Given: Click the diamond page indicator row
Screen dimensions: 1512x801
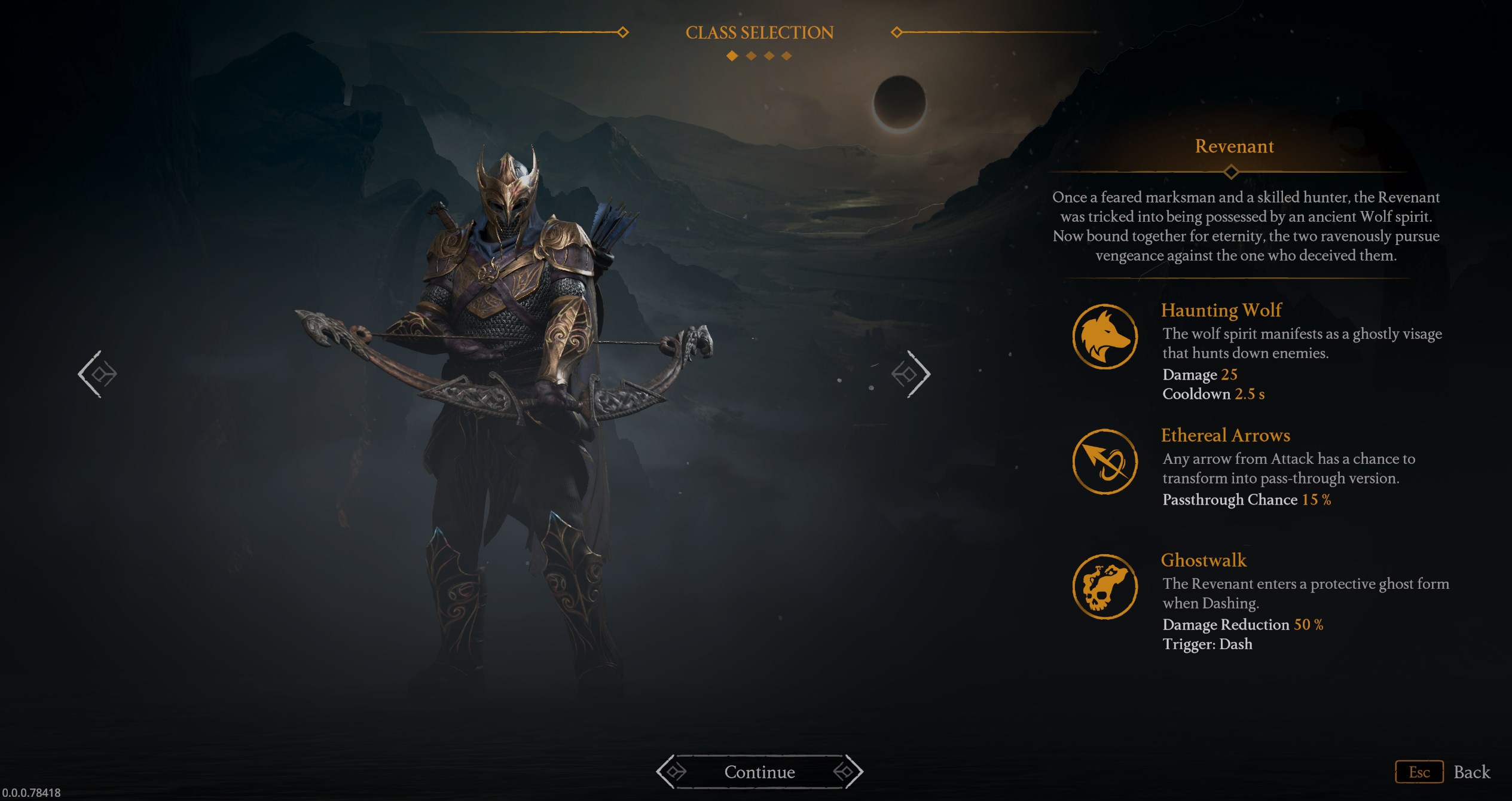Looking at the screenshot, I should pos(758,57).
